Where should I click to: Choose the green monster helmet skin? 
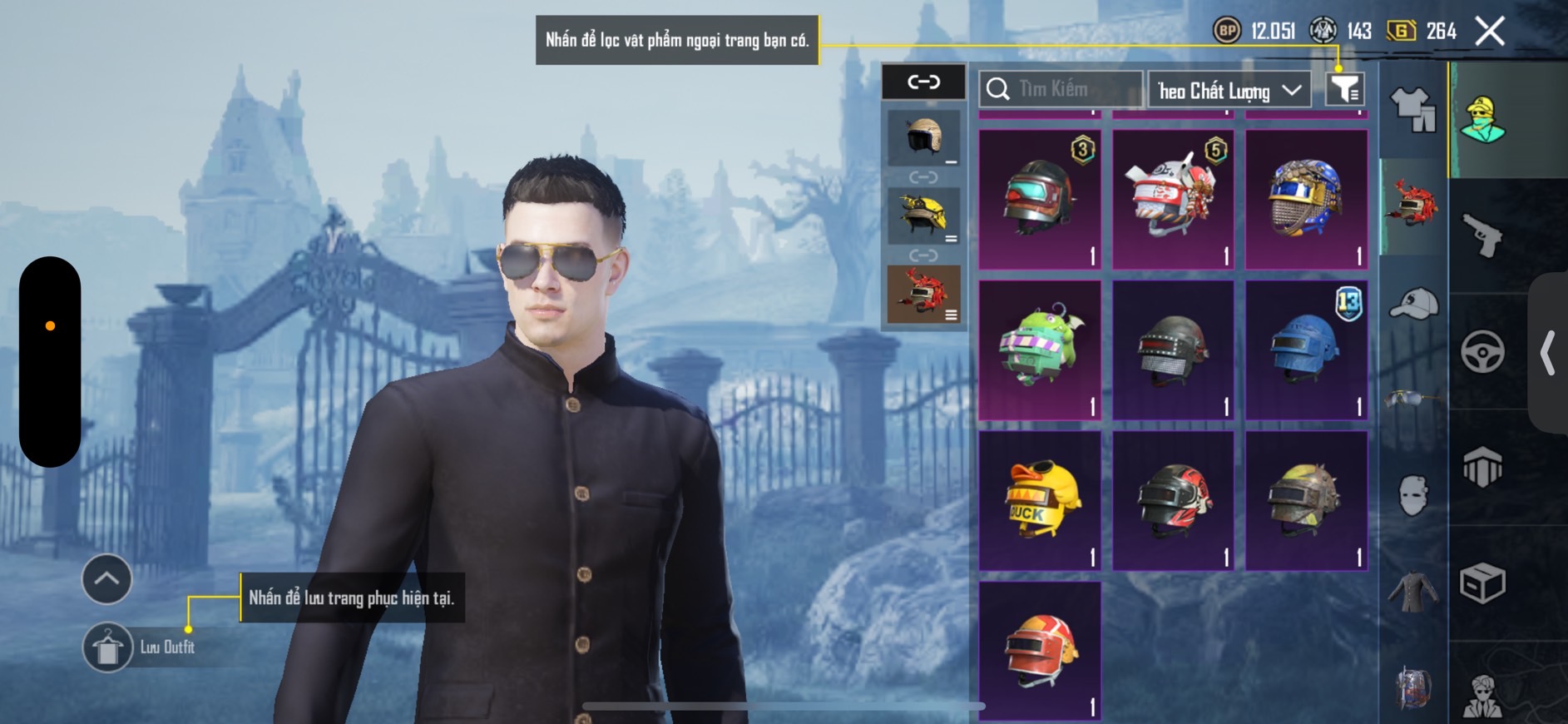point(1040,350)
